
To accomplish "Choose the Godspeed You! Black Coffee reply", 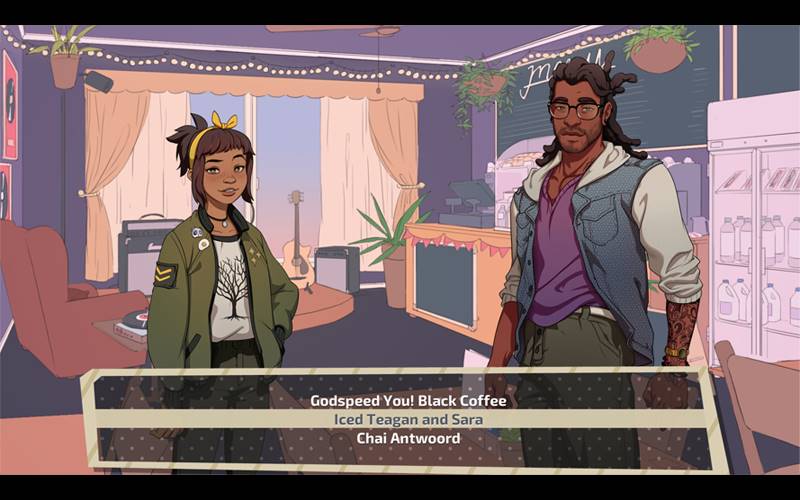I will (408, 401).
